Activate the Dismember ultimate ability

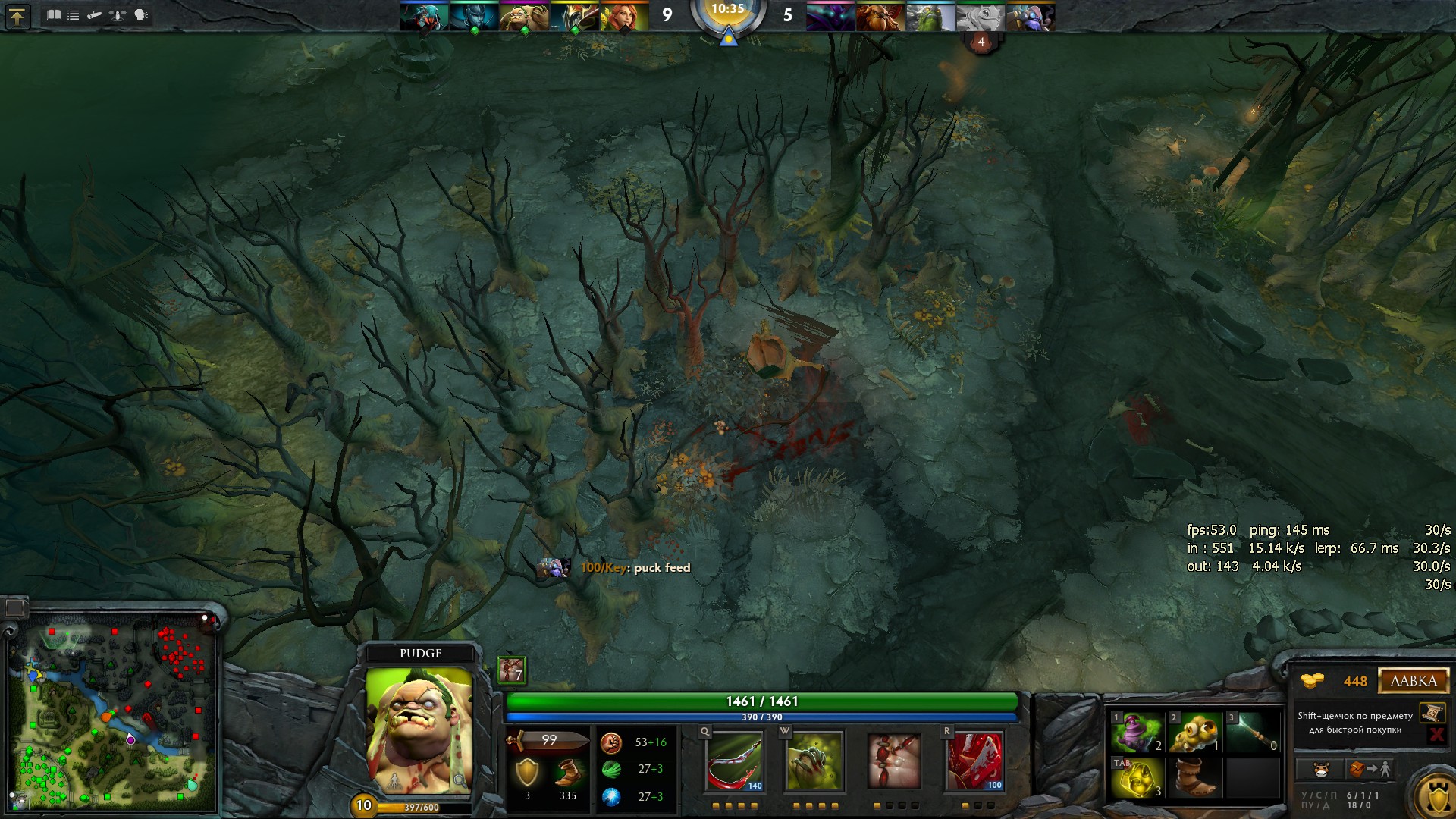pos(974,761)
